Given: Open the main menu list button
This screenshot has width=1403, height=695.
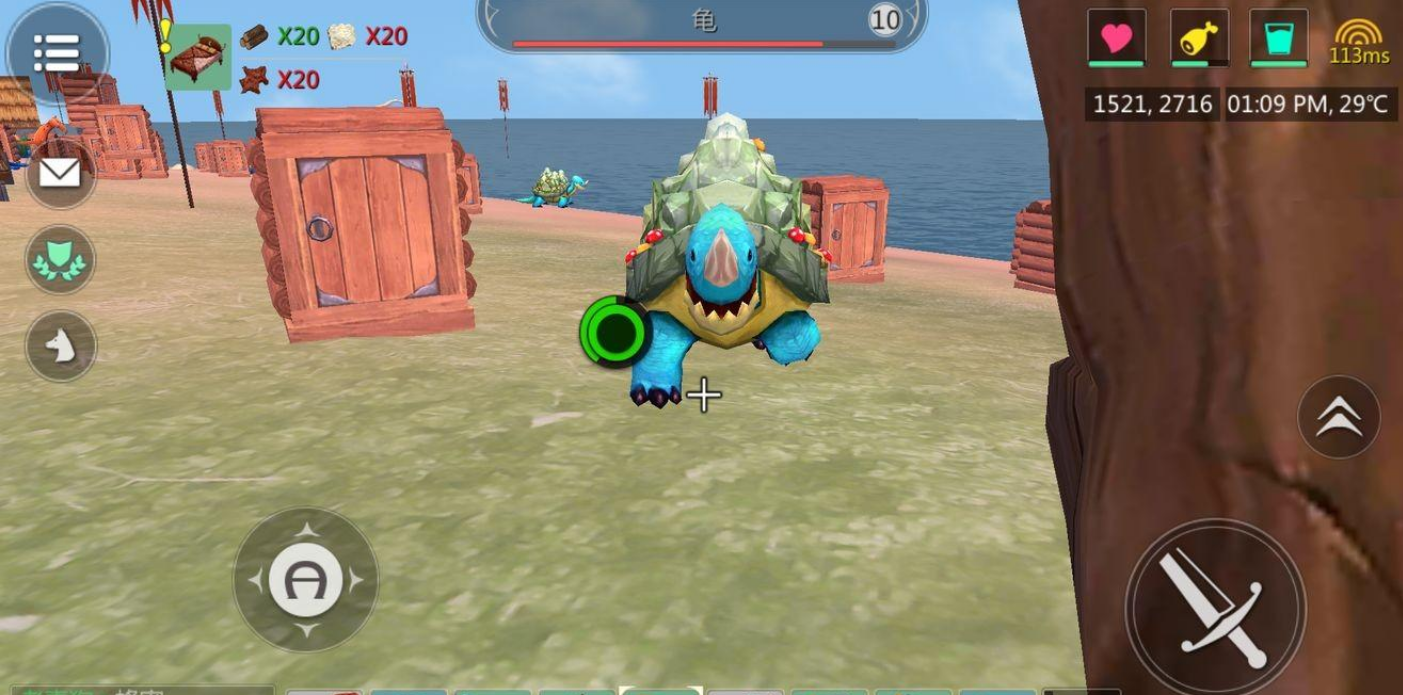Looking at the screenshot, I should [x=56, y=53].
